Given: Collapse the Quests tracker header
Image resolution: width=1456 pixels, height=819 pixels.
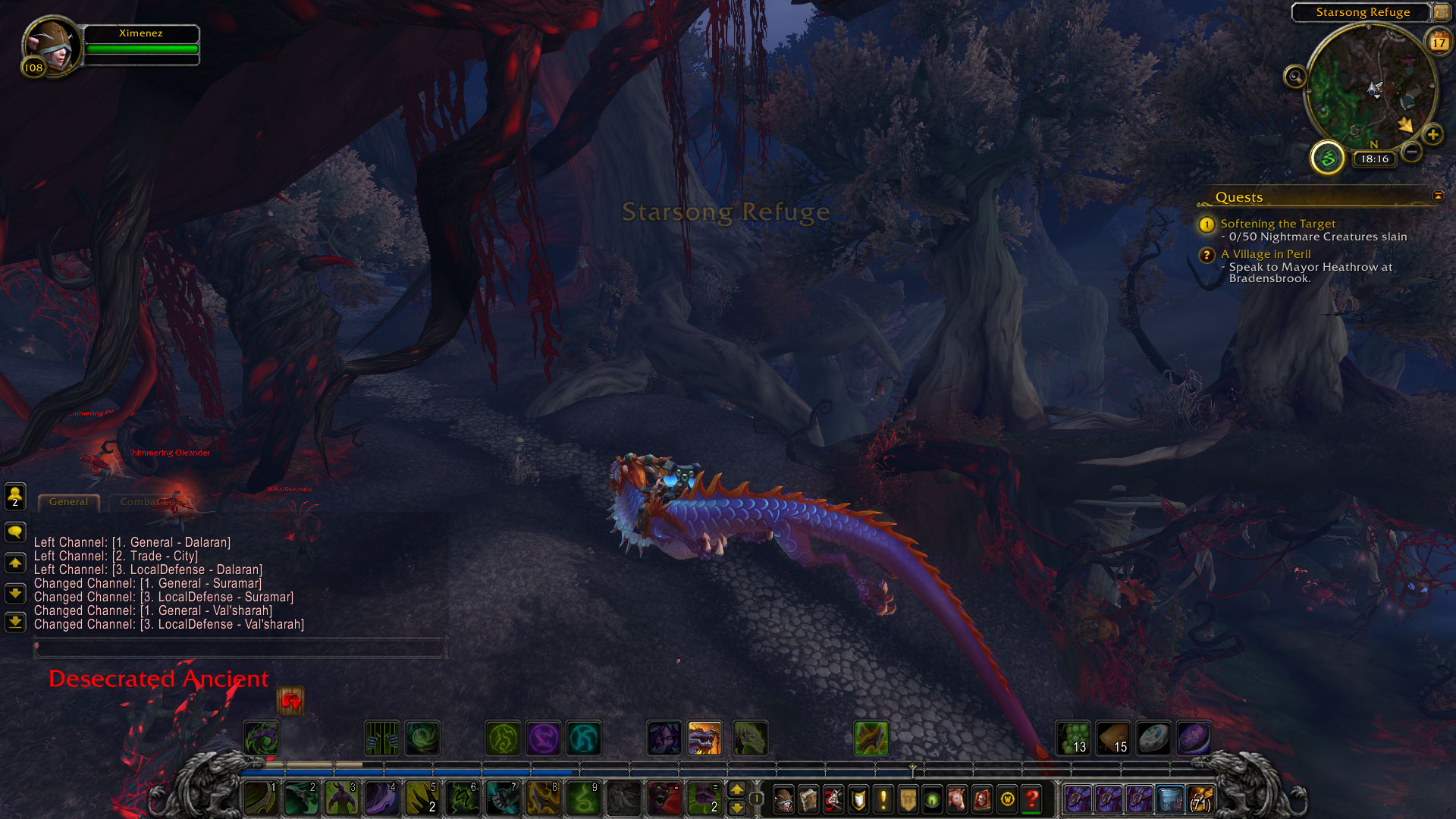Looking at the screenshot, I should click(1438, 196).
